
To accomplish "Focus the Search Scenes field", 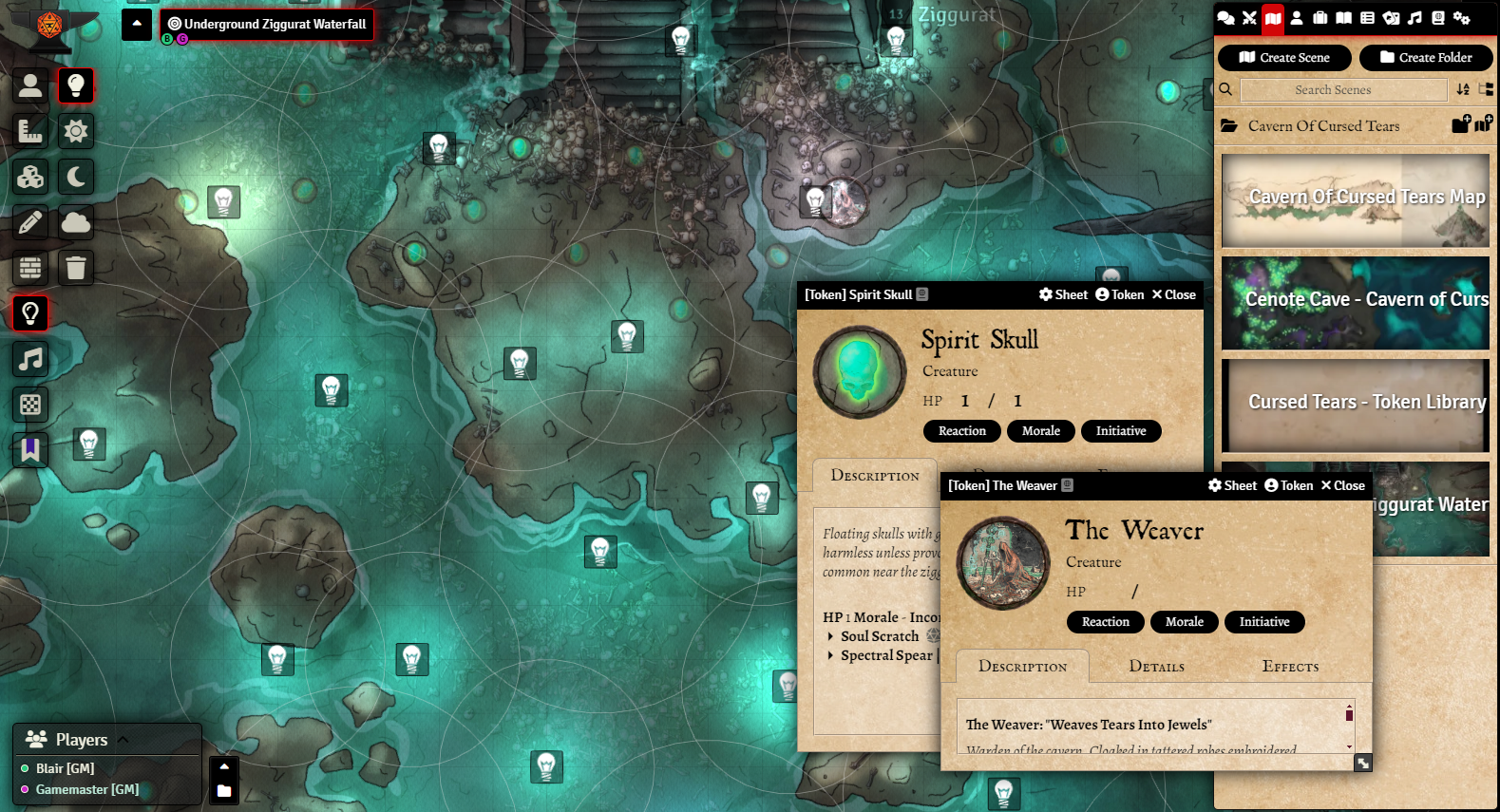I will click(x=1343, y=90).
